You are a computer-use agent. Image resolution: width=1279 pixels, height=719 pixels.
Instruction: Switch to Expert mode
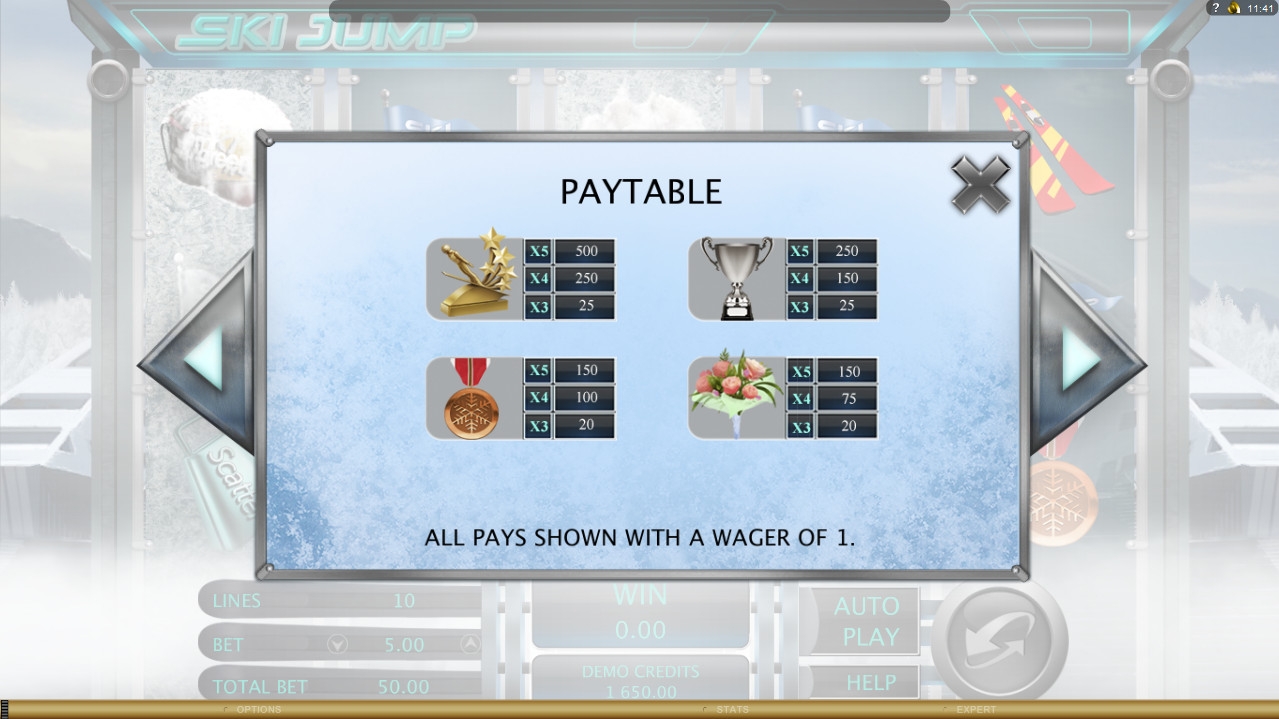975,710
